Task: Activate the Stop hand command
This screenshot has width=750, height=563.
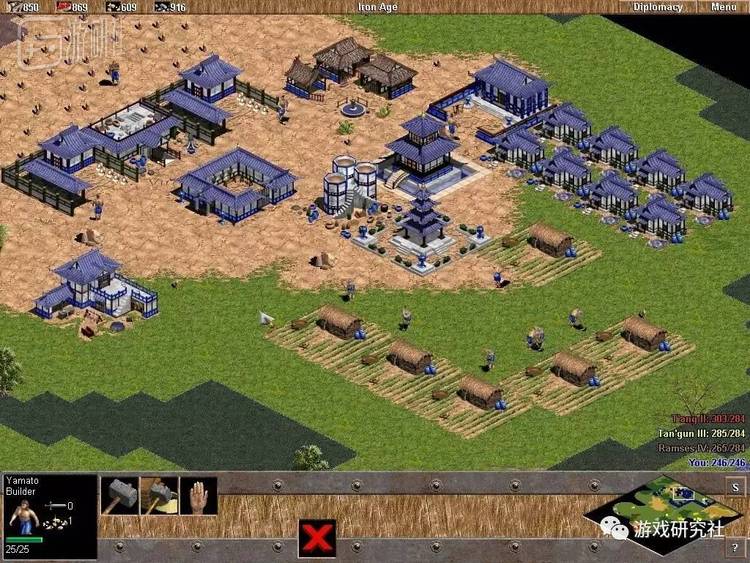Action: [198, 496]
